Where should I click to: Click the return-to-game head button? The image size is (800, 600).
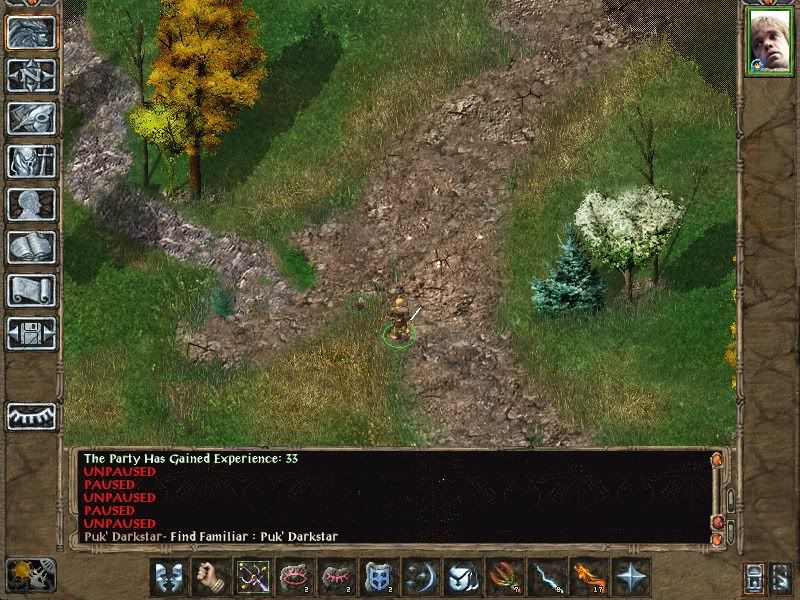31,33
